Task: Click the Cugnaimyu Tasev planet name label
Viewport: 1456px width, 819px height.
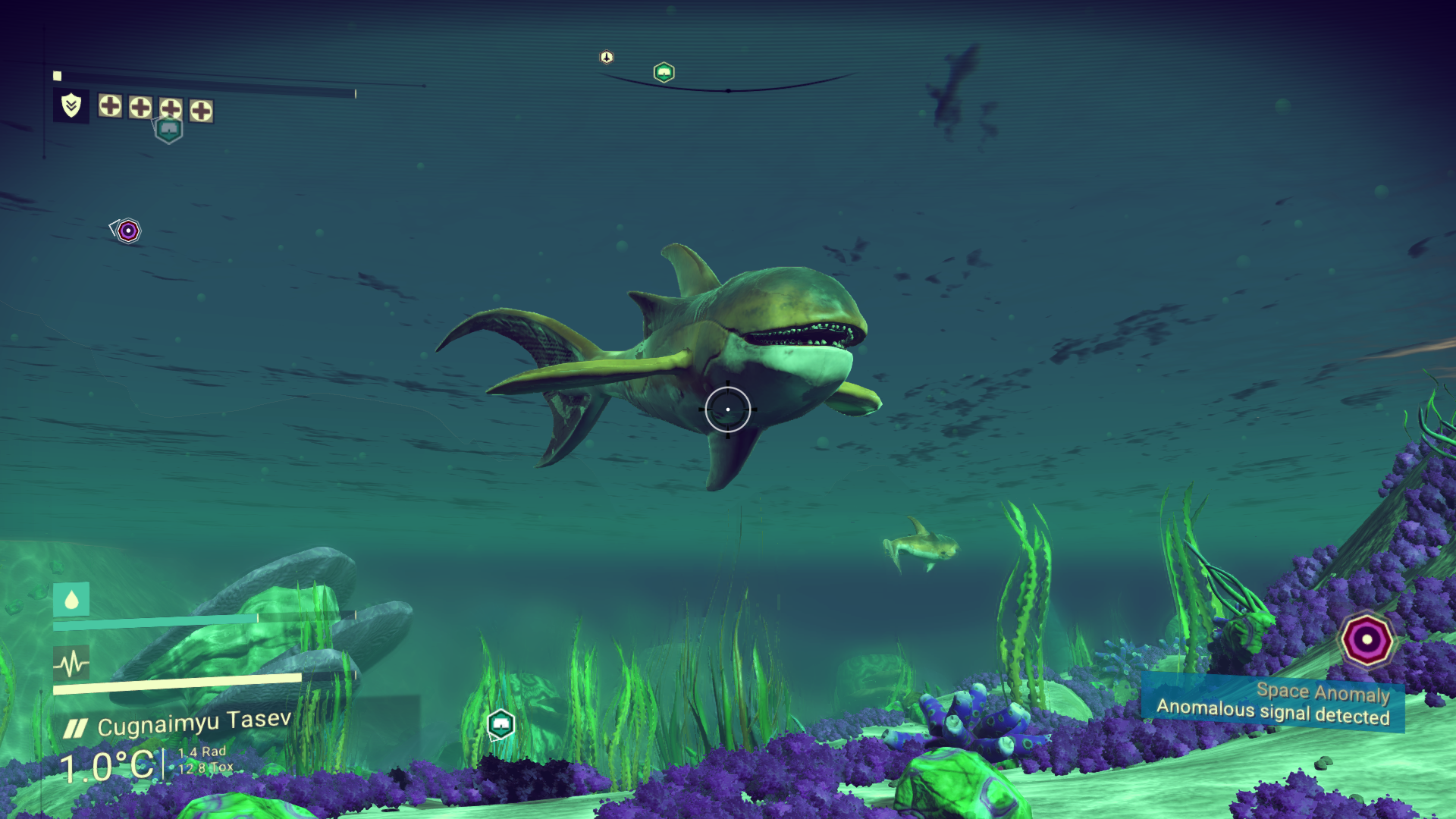Action: point(194,723)
